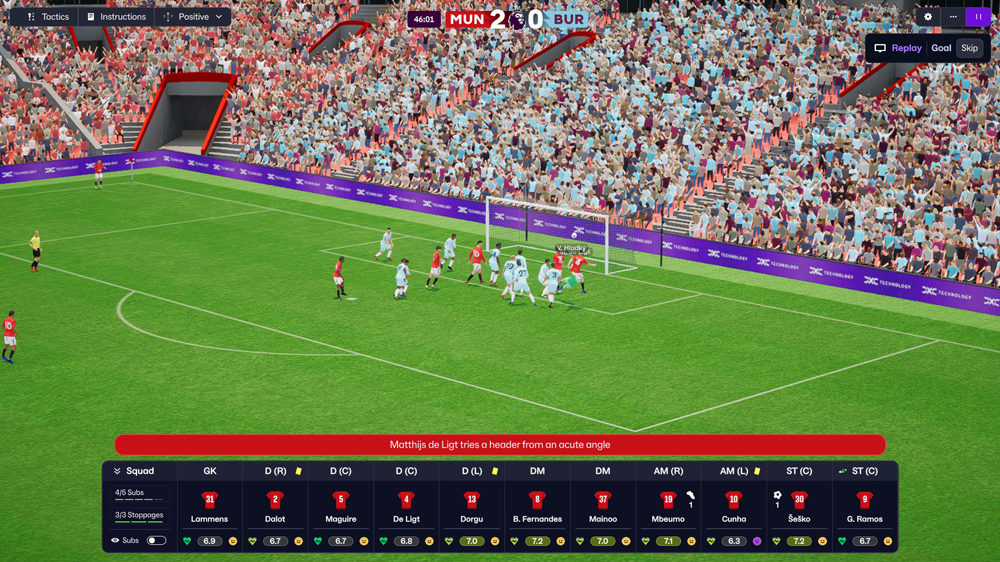Skip the goal replay

pyautogui.click(x=969, y=48)
